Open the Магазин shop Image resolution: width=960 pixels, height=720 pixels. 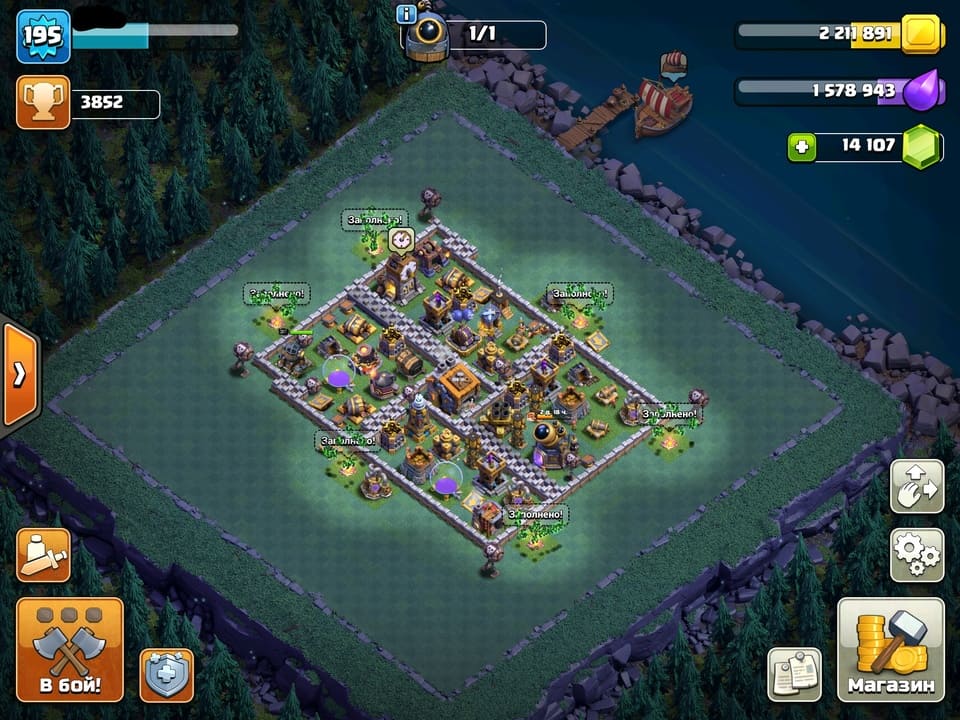(x=890, y=650)
